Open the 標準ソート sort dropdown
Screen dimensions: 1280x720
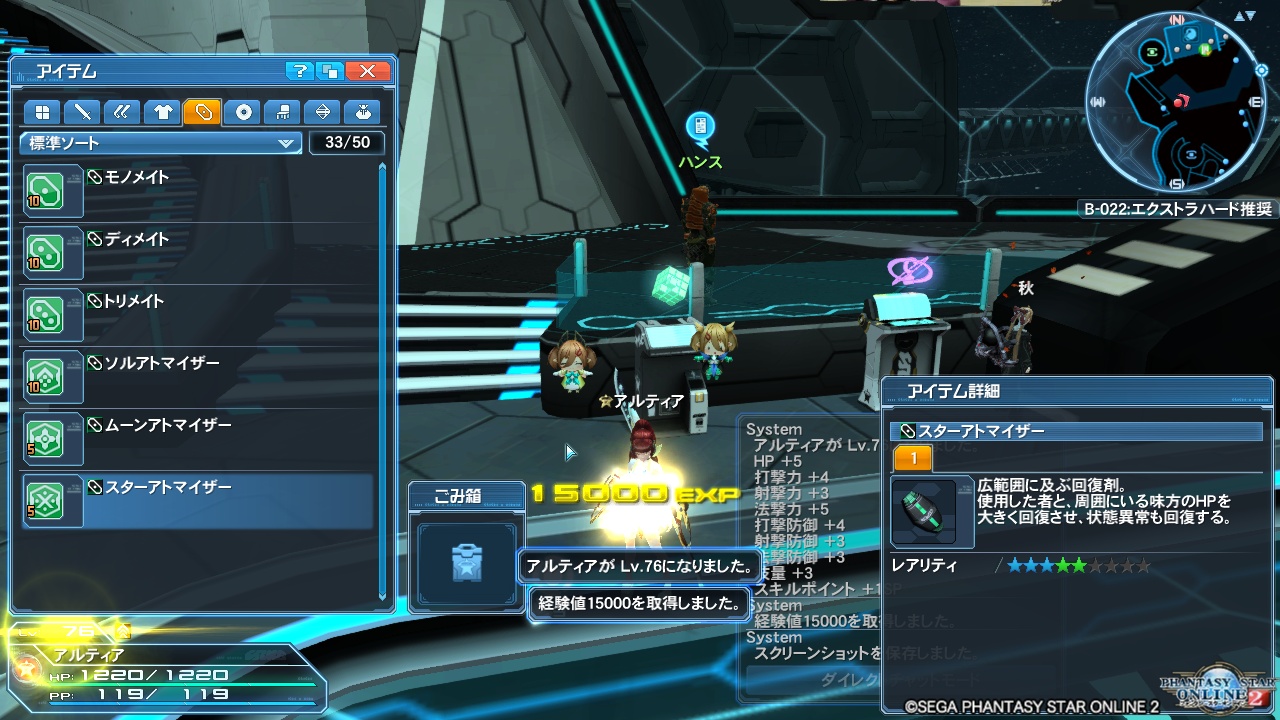click(150, 143)
